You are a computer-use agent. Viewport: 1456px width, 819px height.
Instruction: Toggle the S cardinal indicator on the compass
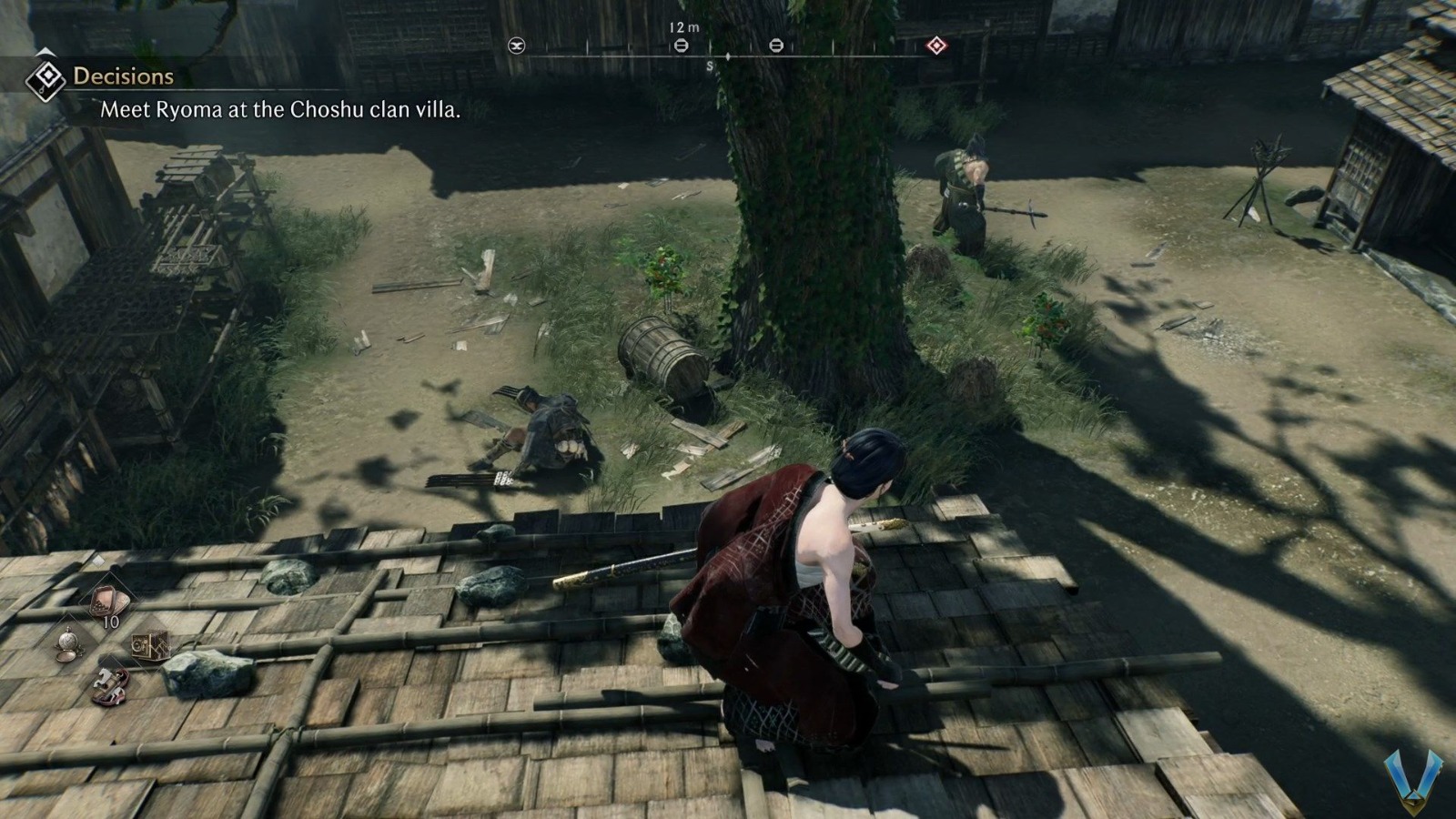pyautogui.click(x=710, y=64)
